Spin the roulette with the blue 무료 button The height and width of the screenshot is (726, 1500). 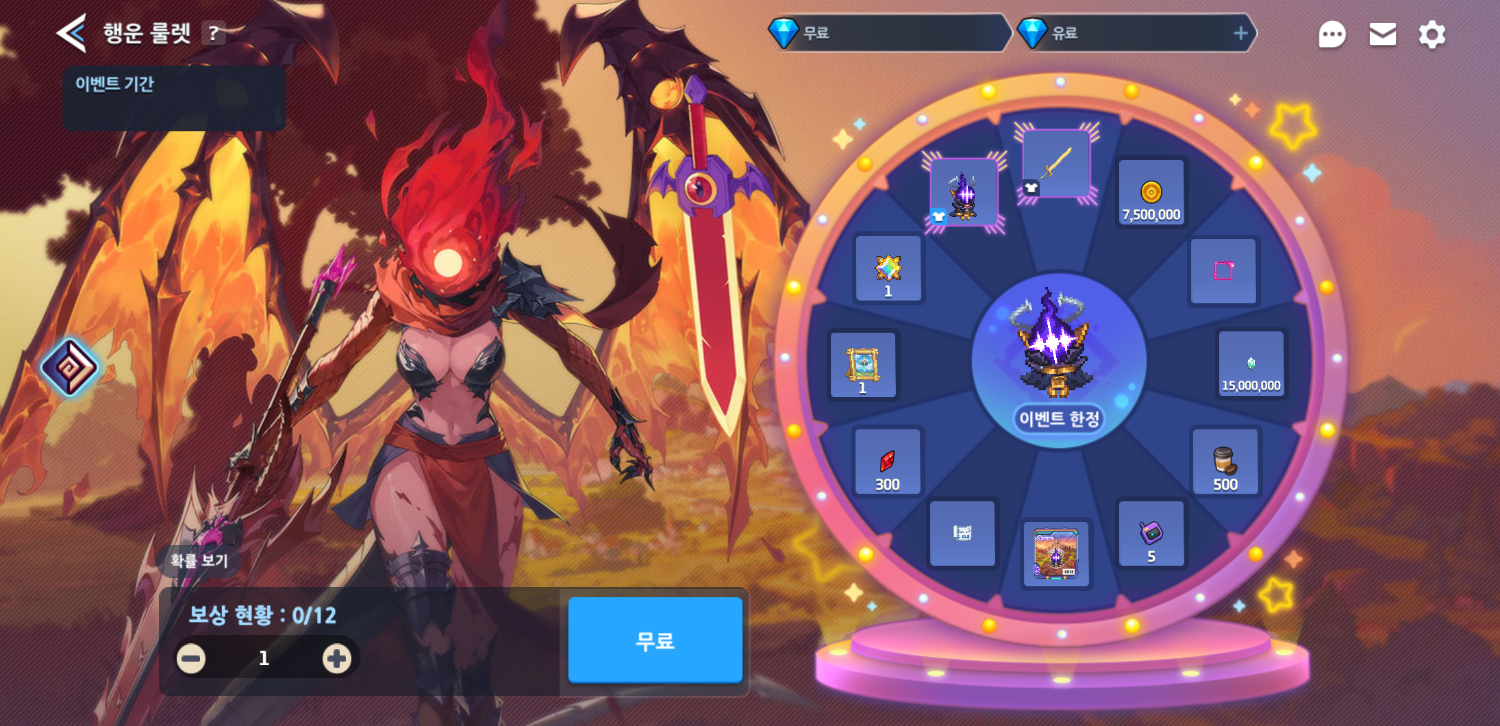655,640
